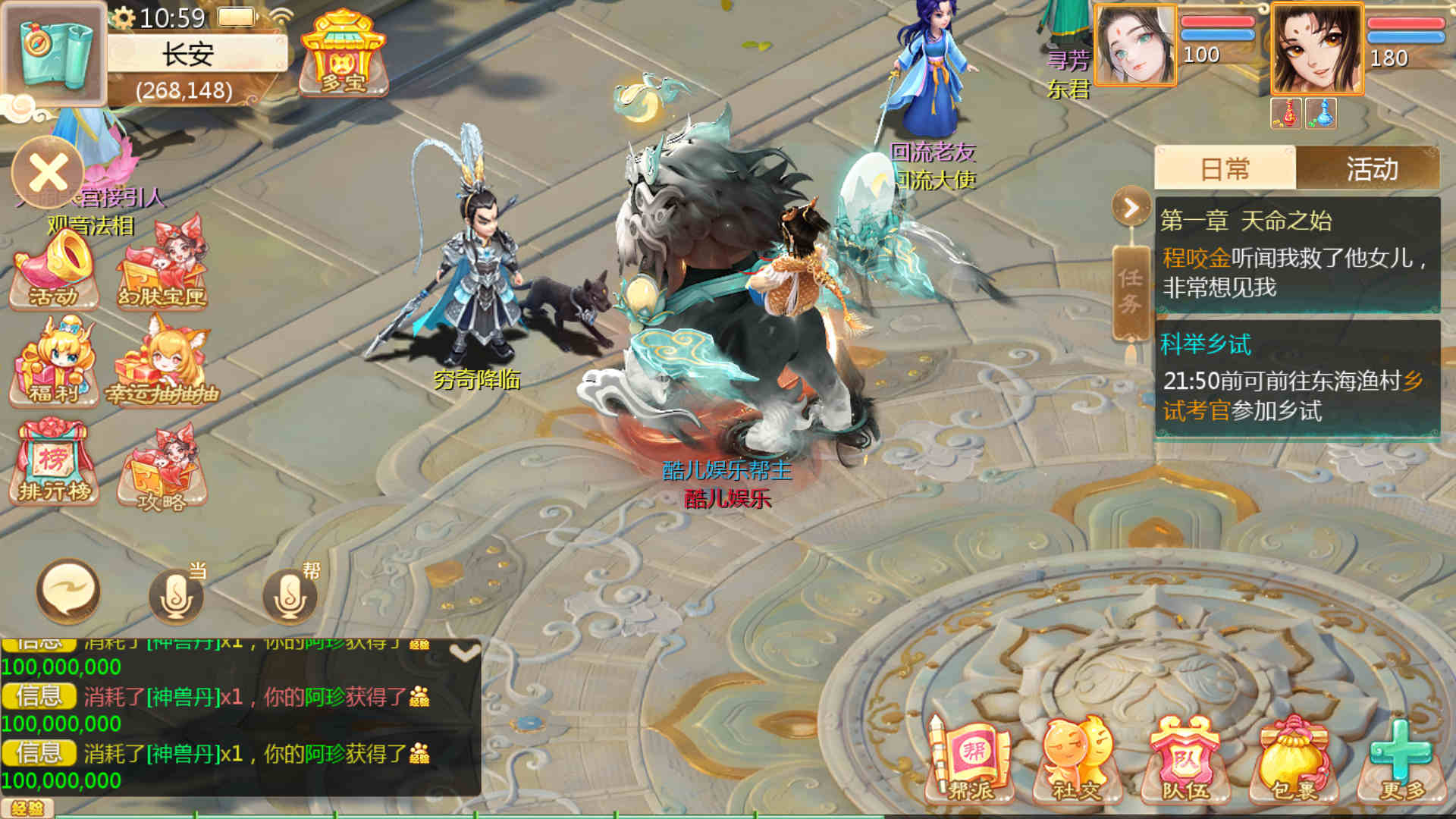The height and width of the screenshot is (819, 1456).
Task: Switch to the 日常 tab
Action: pos(1225,168)
